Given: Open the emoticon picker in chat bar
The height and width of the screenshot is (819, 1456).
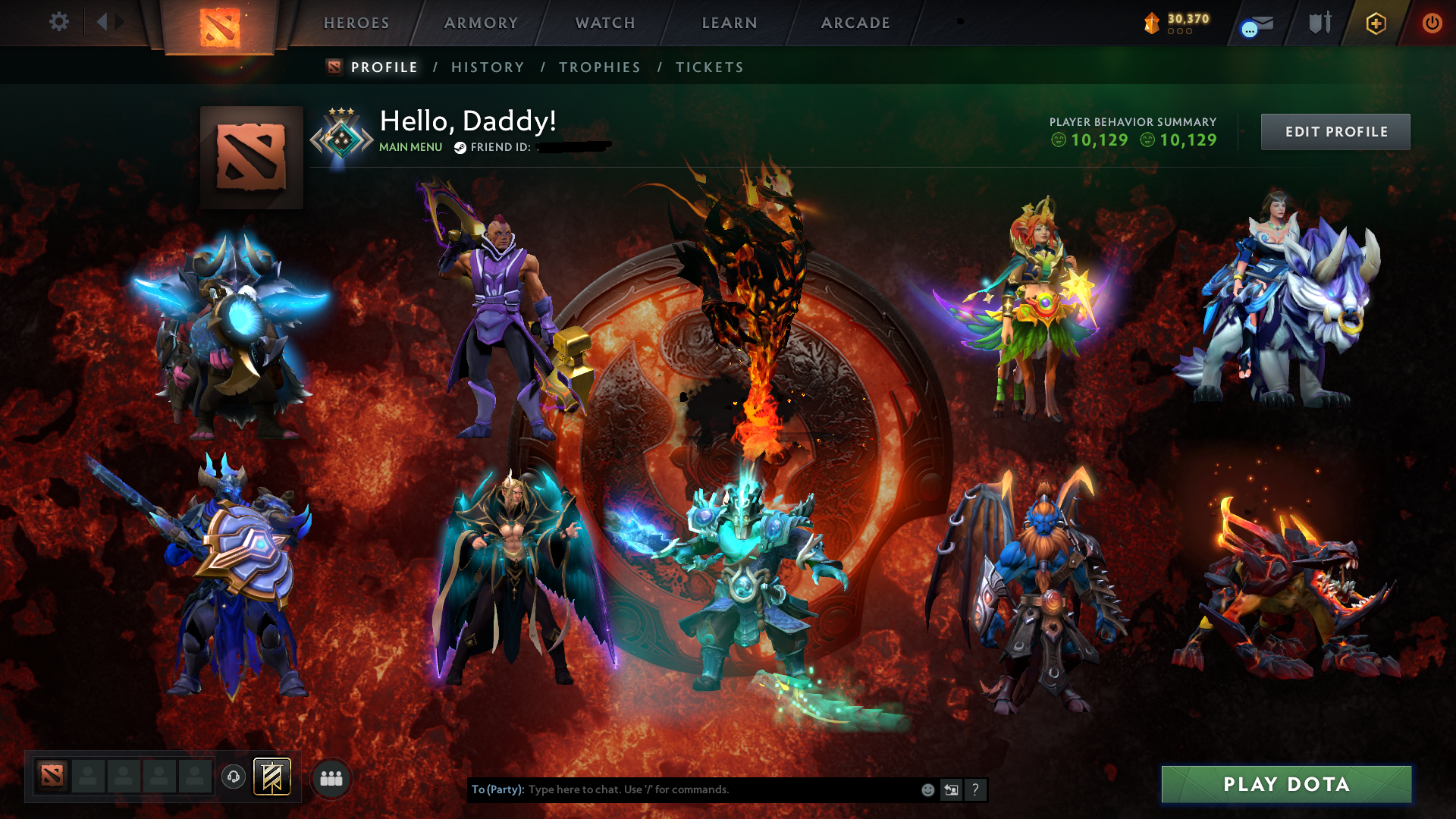Looking at the screenshot, I should tap(927, 789).
